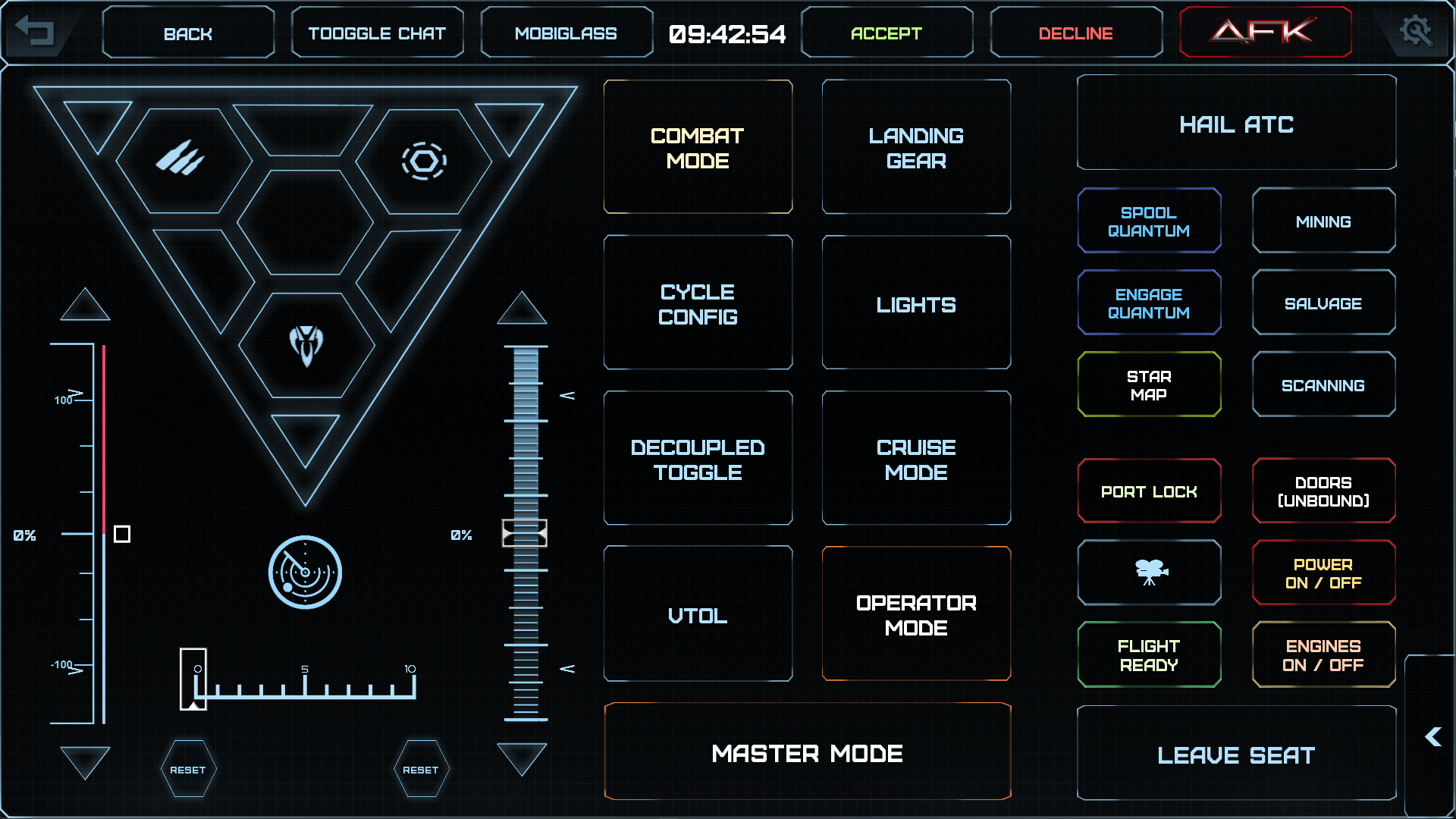Viewport: 1456px width, 819px height.
Task: Click LEAVE SEAT
Action: (1236, 754)
